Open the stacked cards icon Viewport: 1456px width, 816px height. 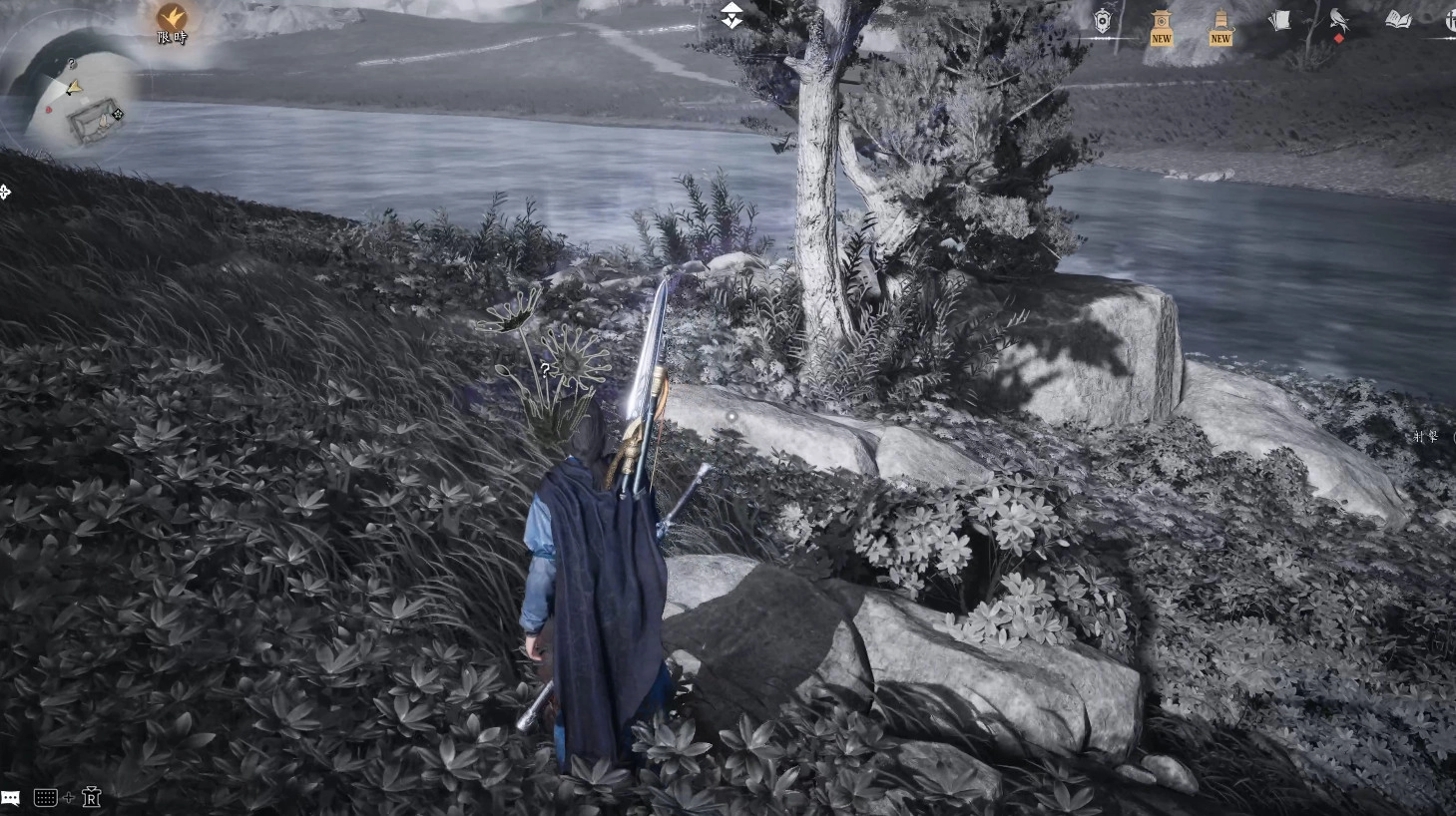click(x=1279, y=21)
